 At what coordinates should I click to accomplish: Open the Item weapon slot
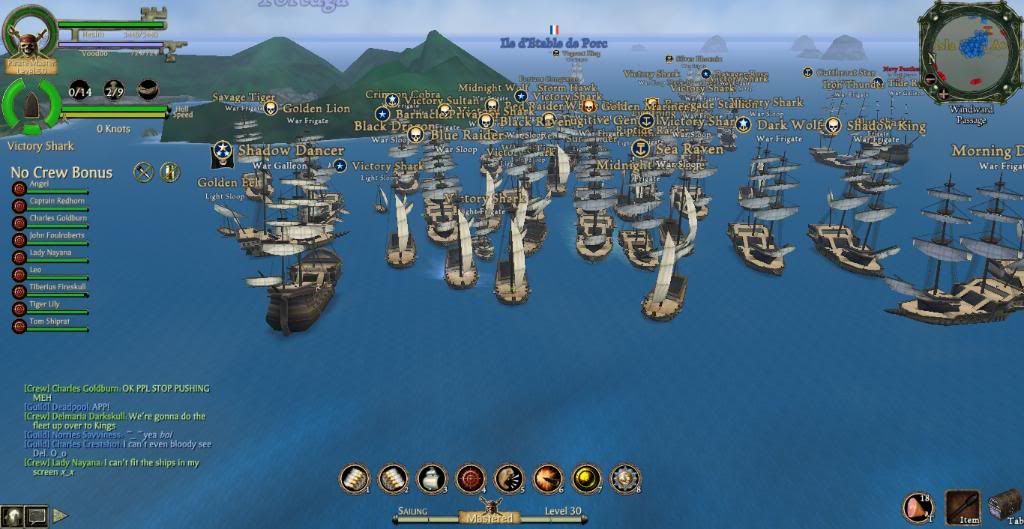(x=963, y=507)
